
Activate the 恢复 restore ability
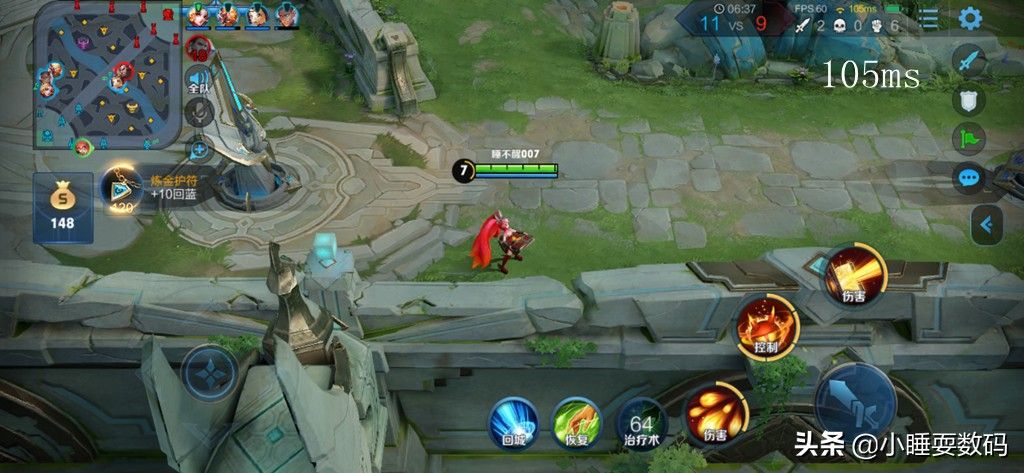tap(577, 420)
